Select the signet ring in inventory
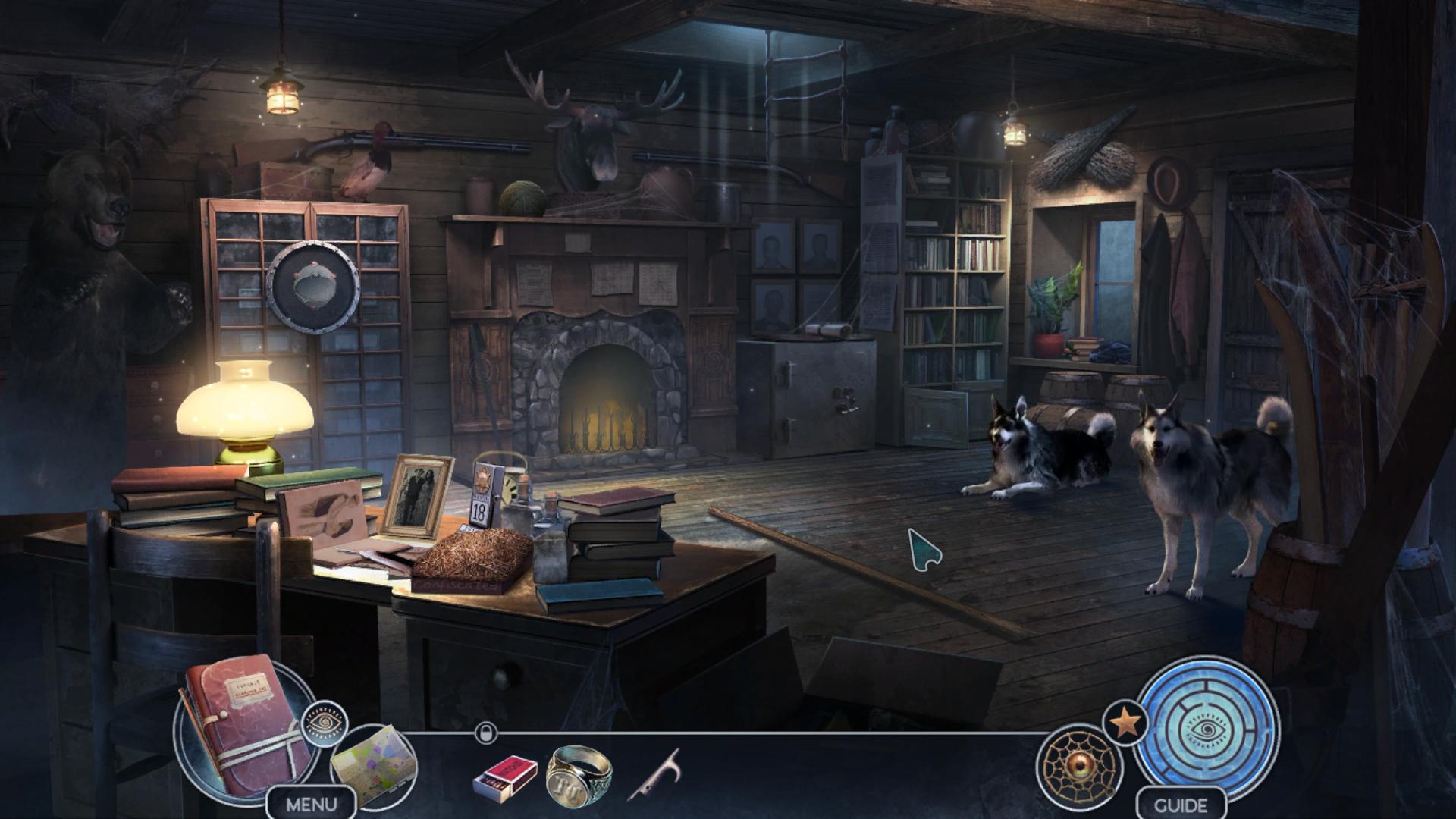The width and height of the screenshot is (1456, 819). (579, 774)
